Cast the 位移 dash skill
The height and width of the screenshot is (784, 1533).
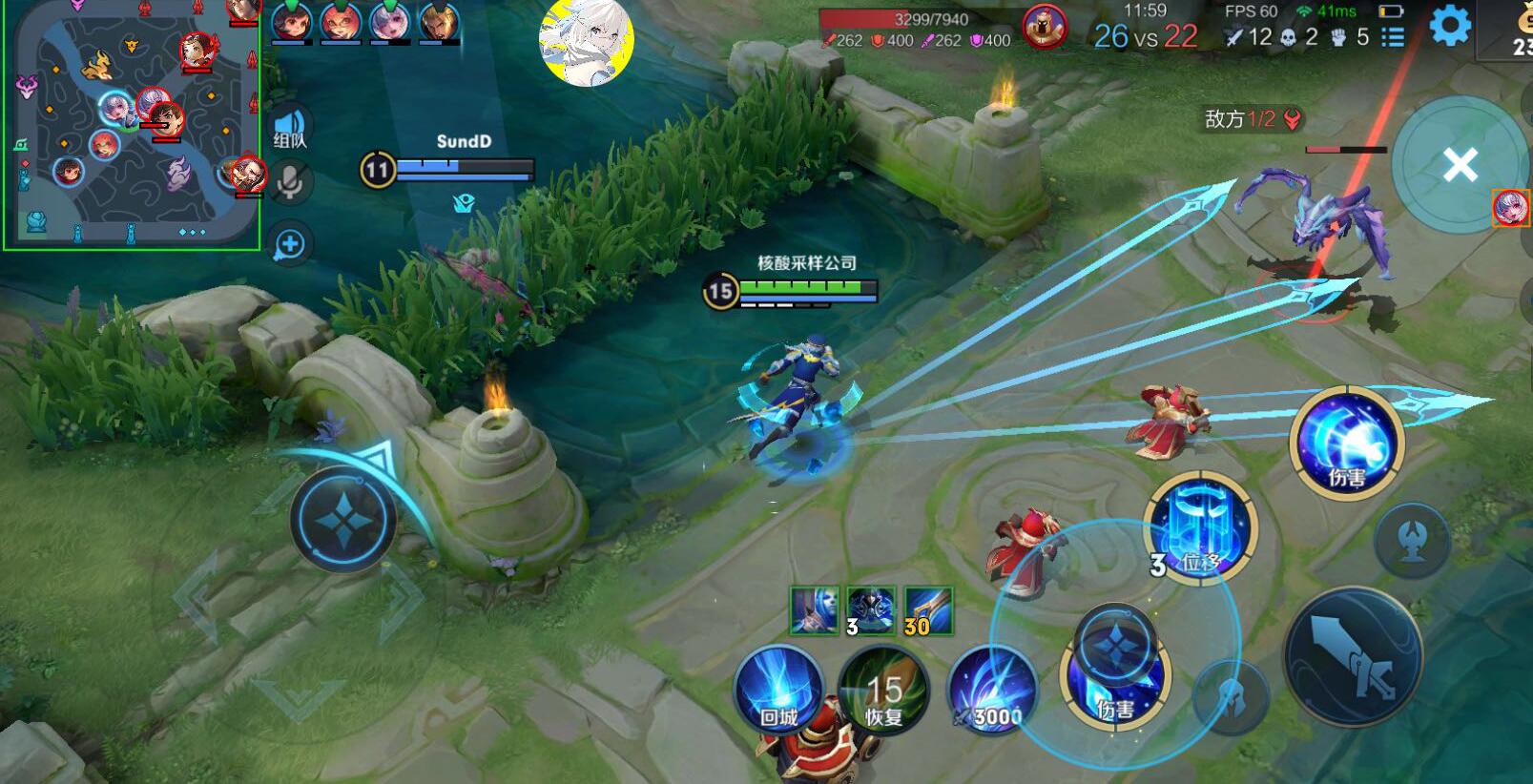coord(1201,529)
